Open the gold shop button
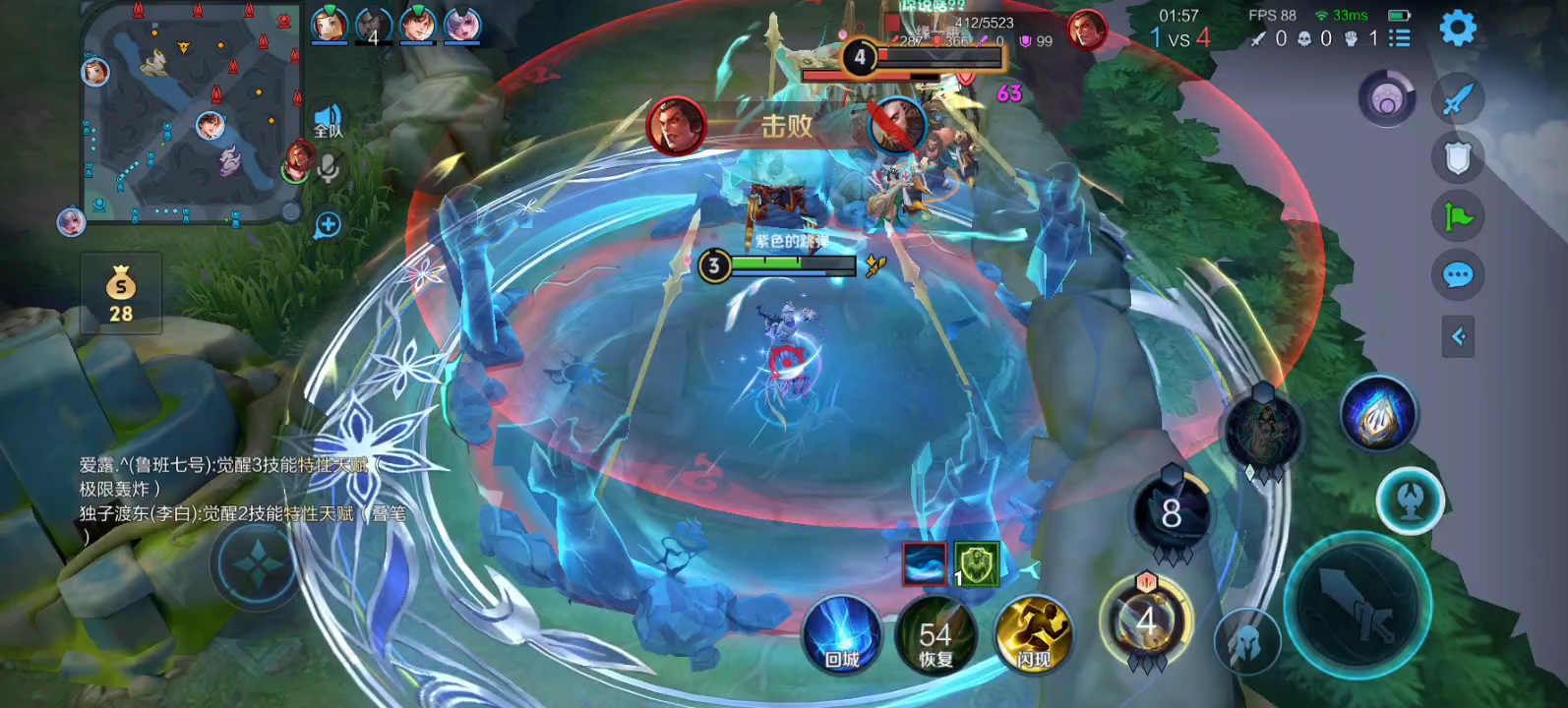Viewport: 1568px width, 708px height. 121,293
